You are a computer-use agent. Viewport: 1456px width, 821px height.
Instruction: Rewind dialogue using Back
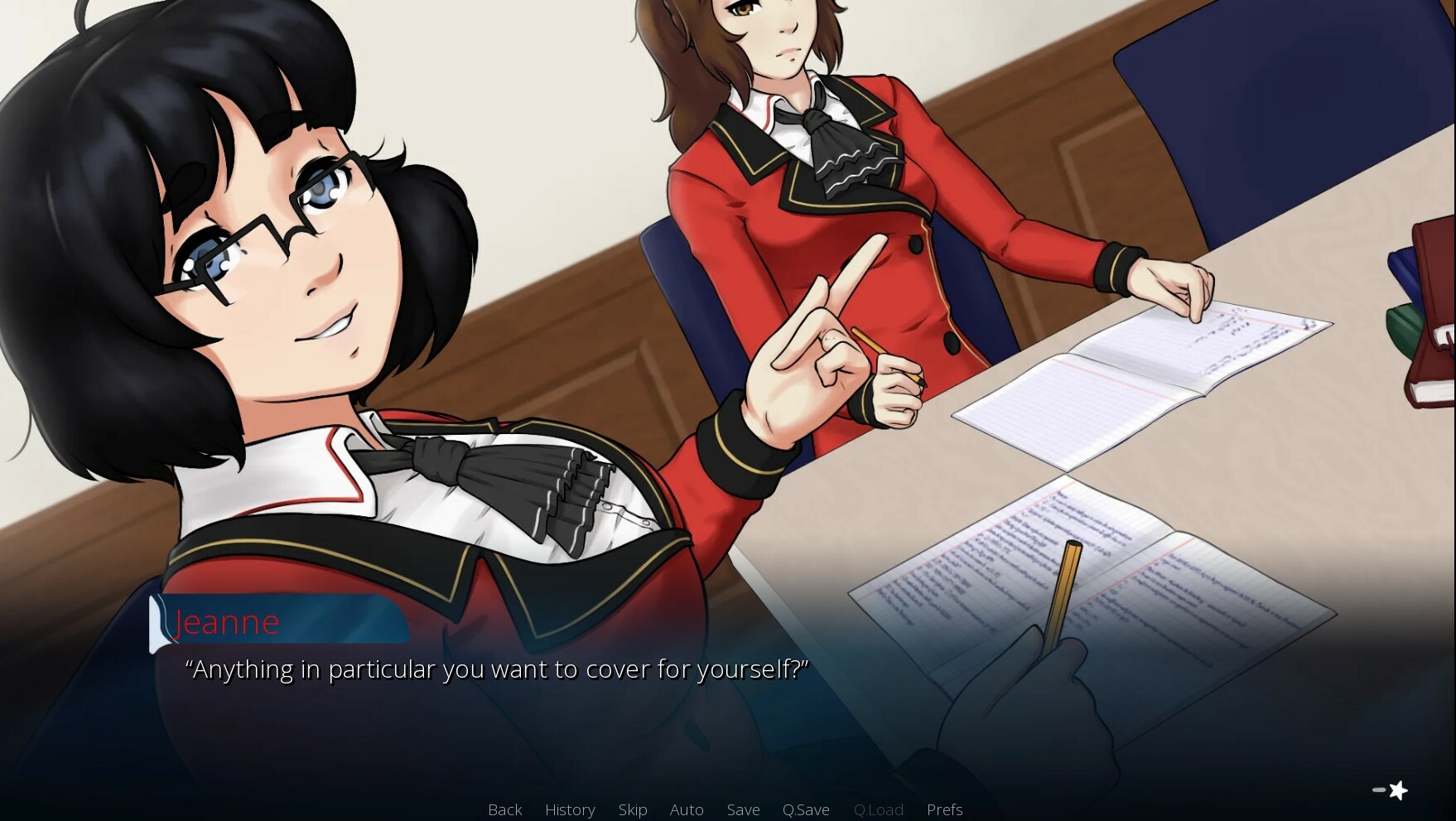point(505,809)
